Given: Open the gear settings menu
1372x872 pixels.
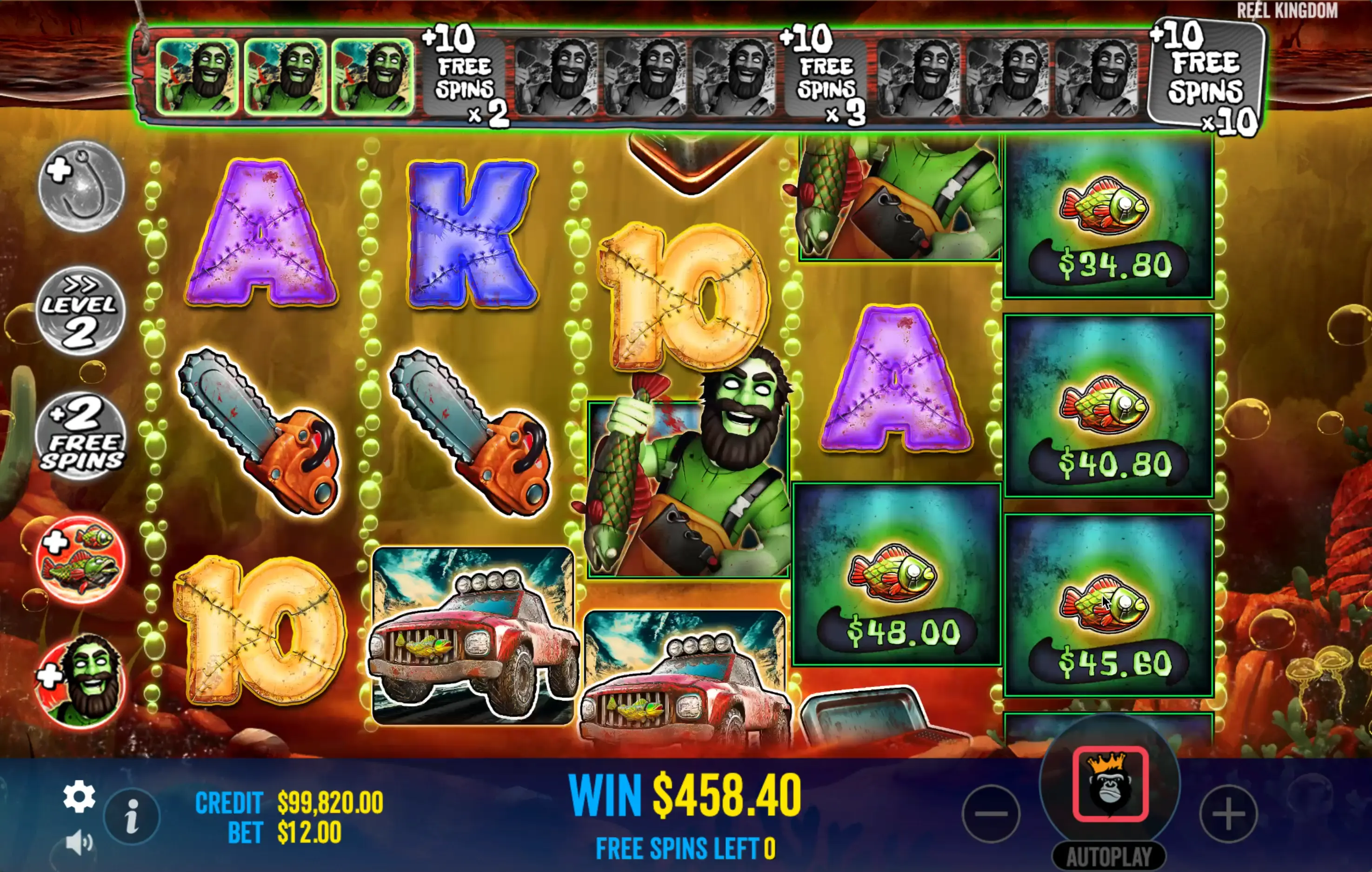Looking at the screenshot, I should tap(79, 796).
